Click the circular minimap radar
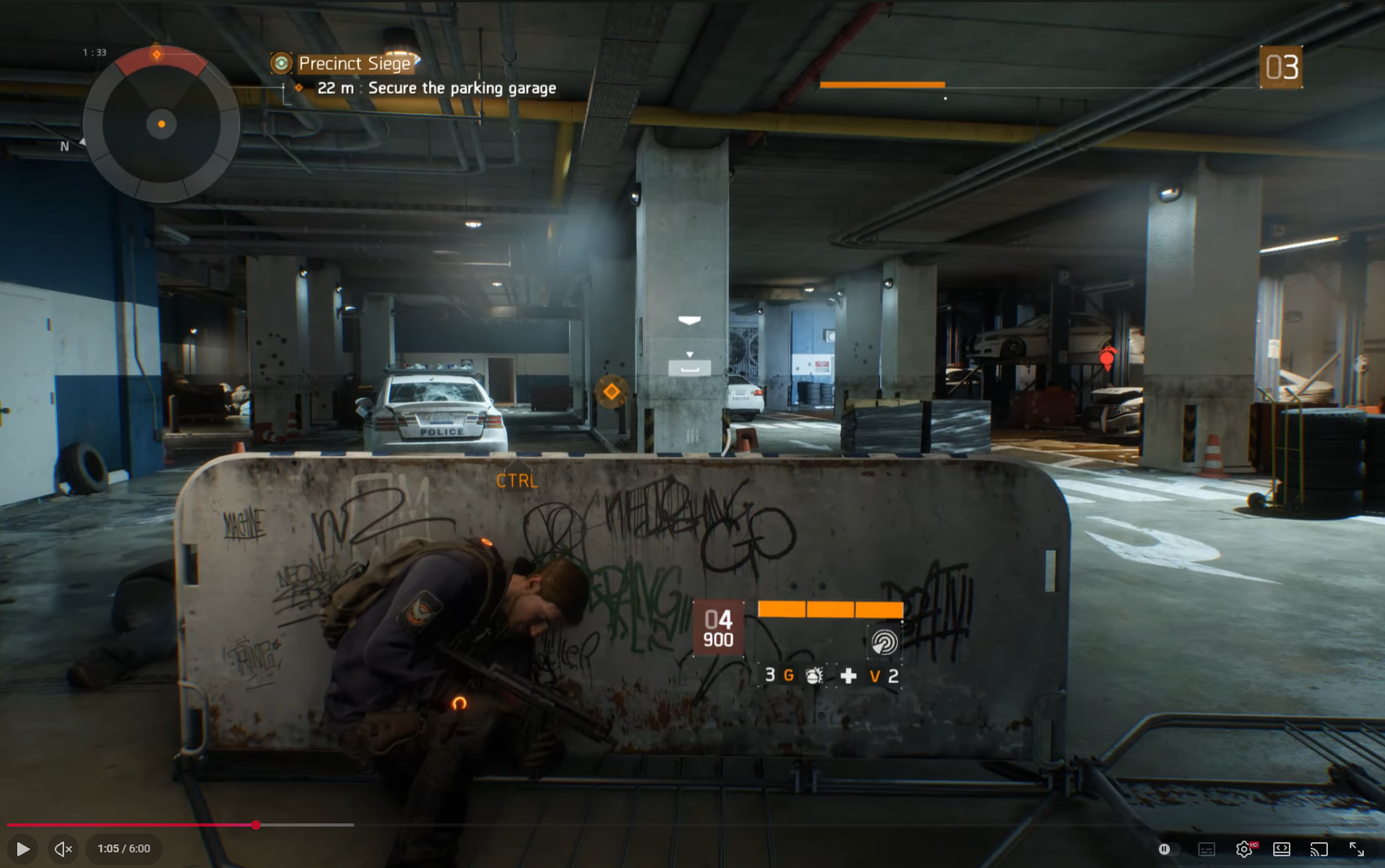Image resolution: width=1385 pixels, height=868 pixels. tap(161, 124)
